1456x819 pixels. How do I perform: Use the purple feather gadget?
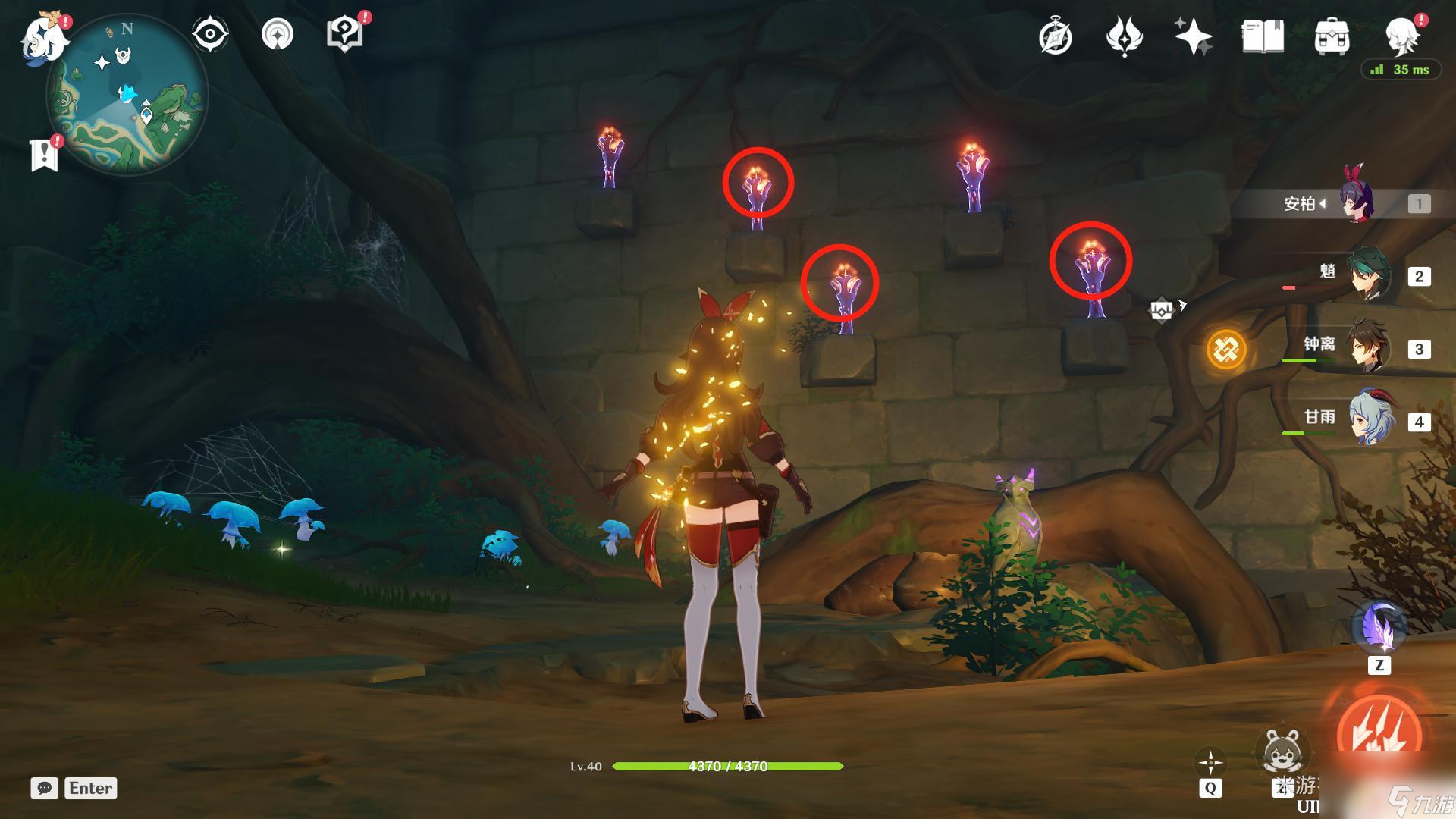click(1379, 629)
